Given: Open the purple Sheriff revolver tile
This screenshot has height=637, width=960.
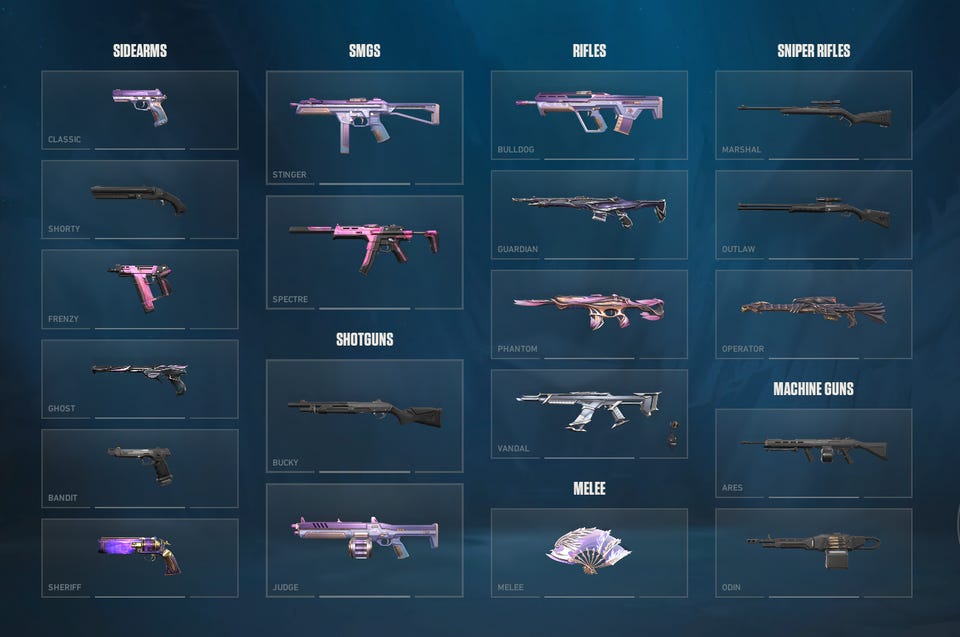Looking at the screenshot, I should [140, 557].
